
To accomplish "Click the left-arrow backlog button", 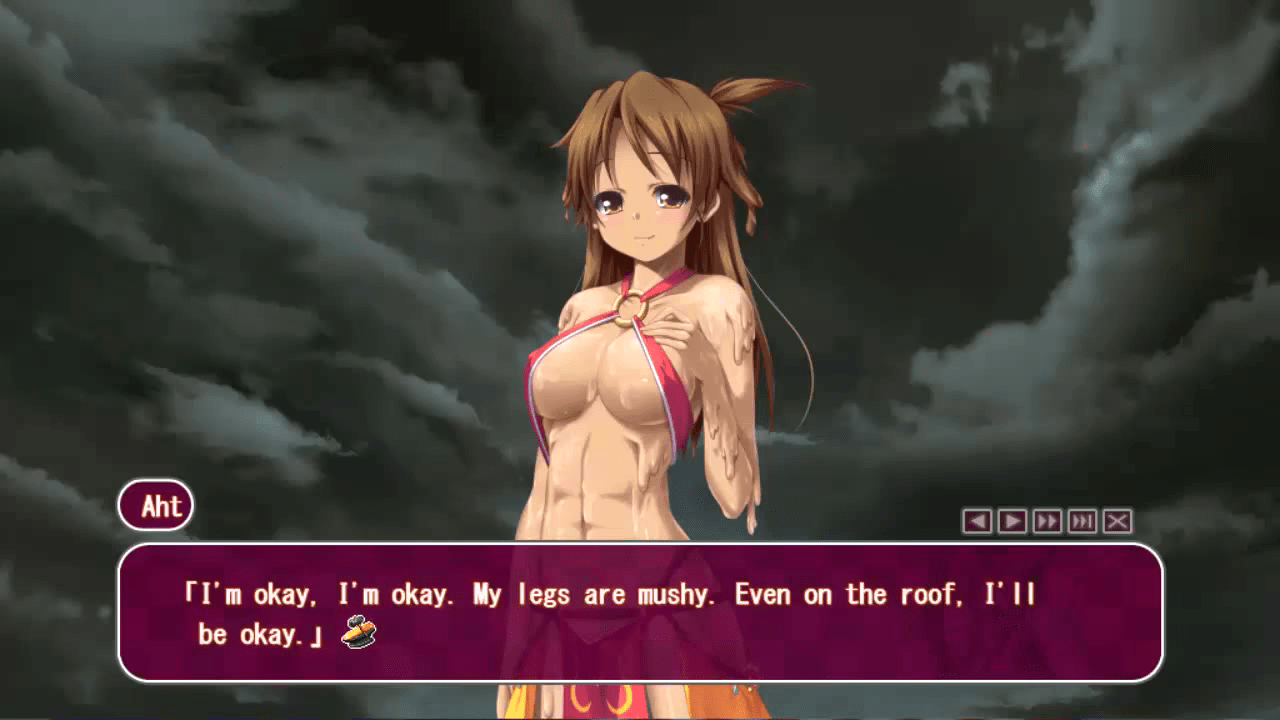I will 977,521.
